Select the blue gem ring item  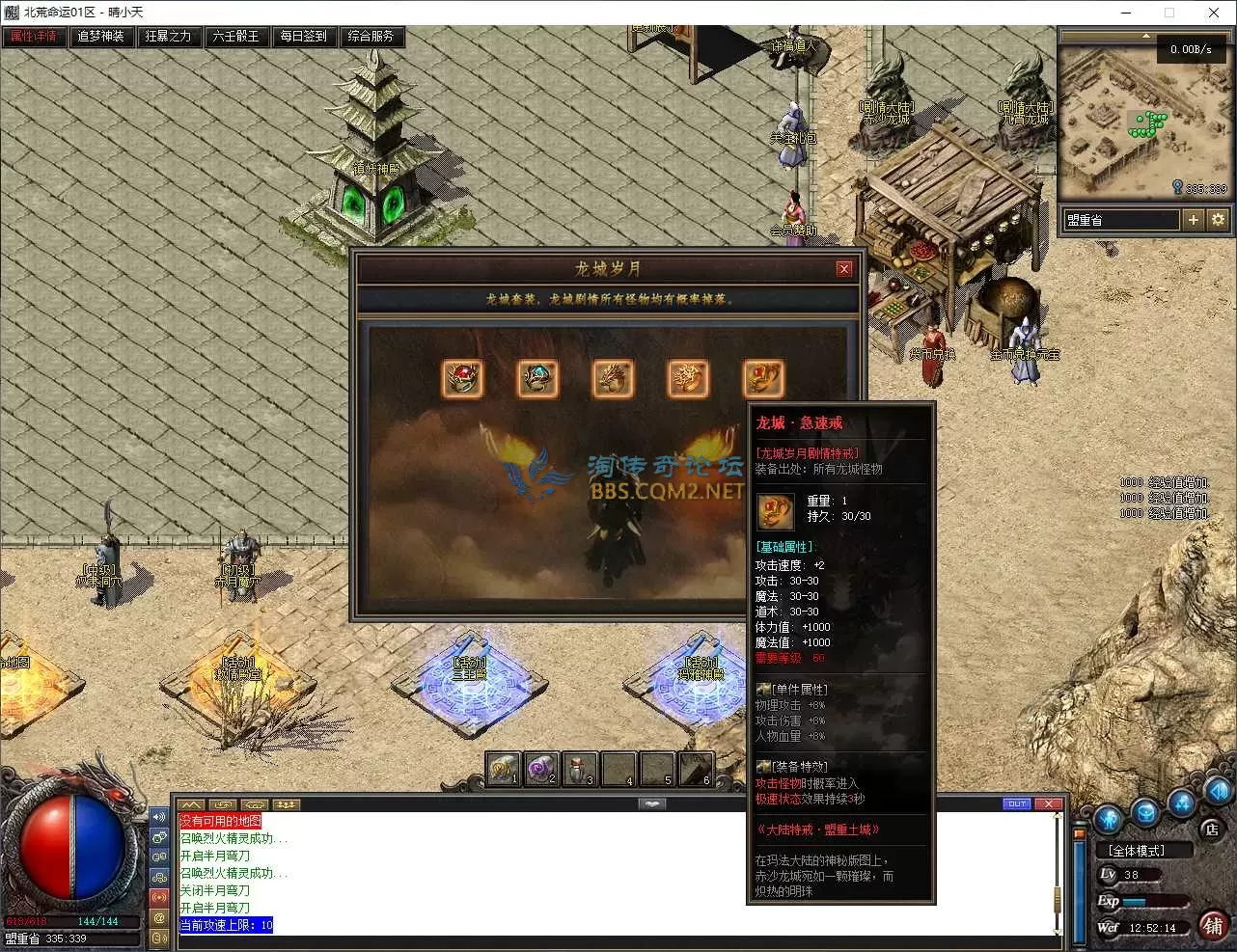537,378
